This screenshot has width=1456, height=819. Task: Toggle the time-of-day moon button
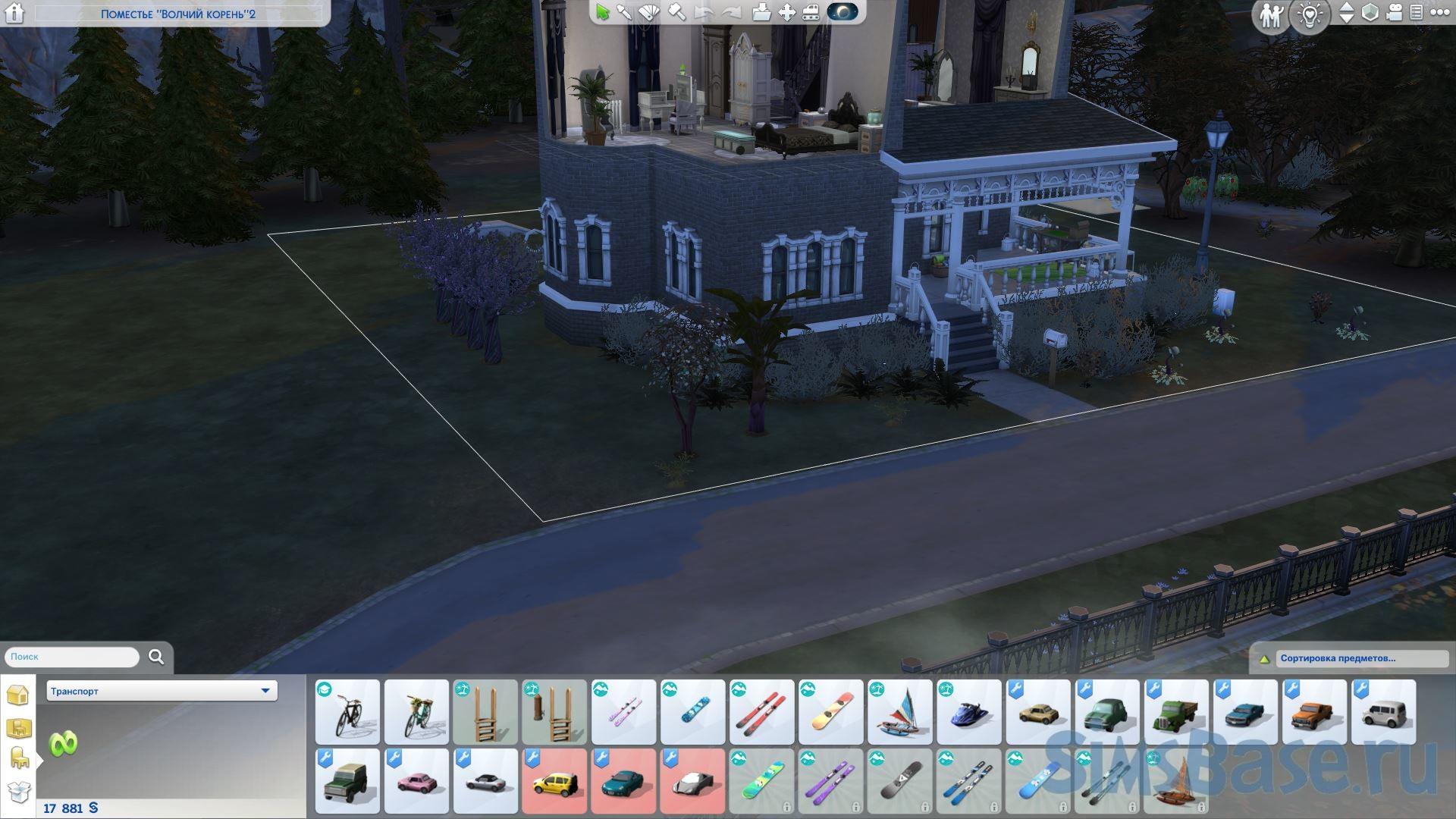coord(842,12)
